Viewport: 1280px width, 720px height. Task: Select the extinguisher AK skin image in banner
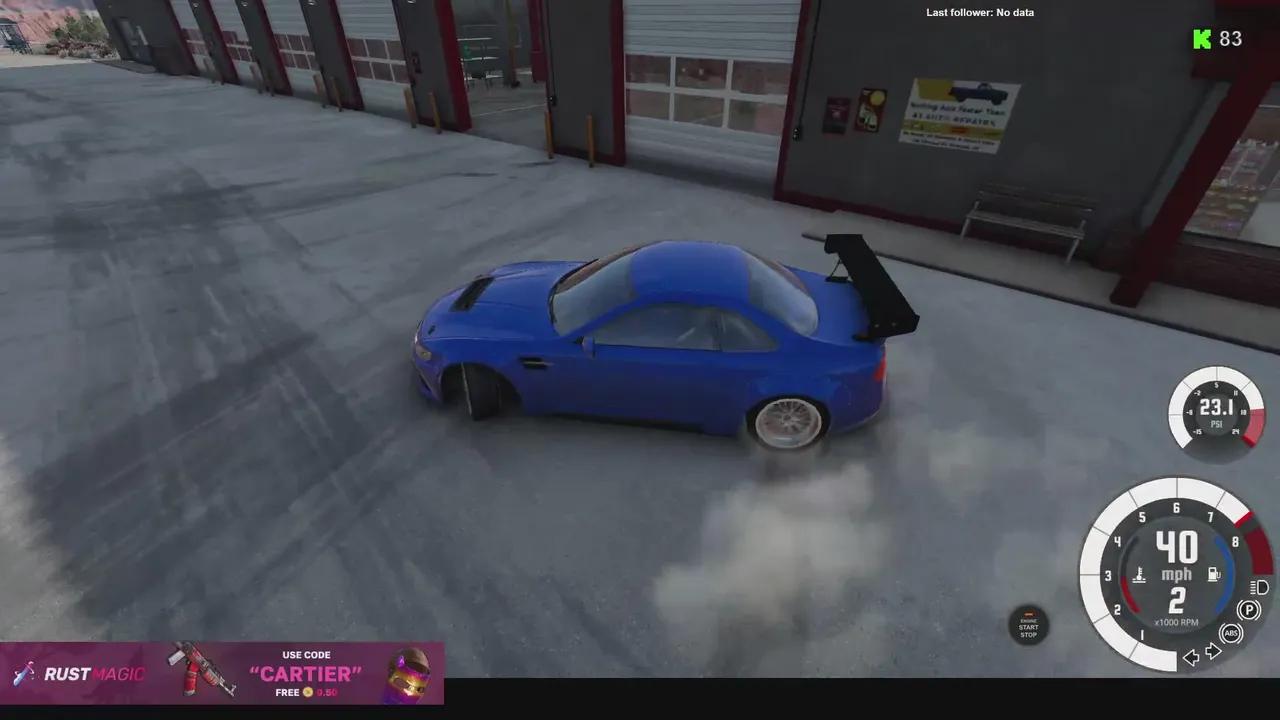(x=197, y=670)
